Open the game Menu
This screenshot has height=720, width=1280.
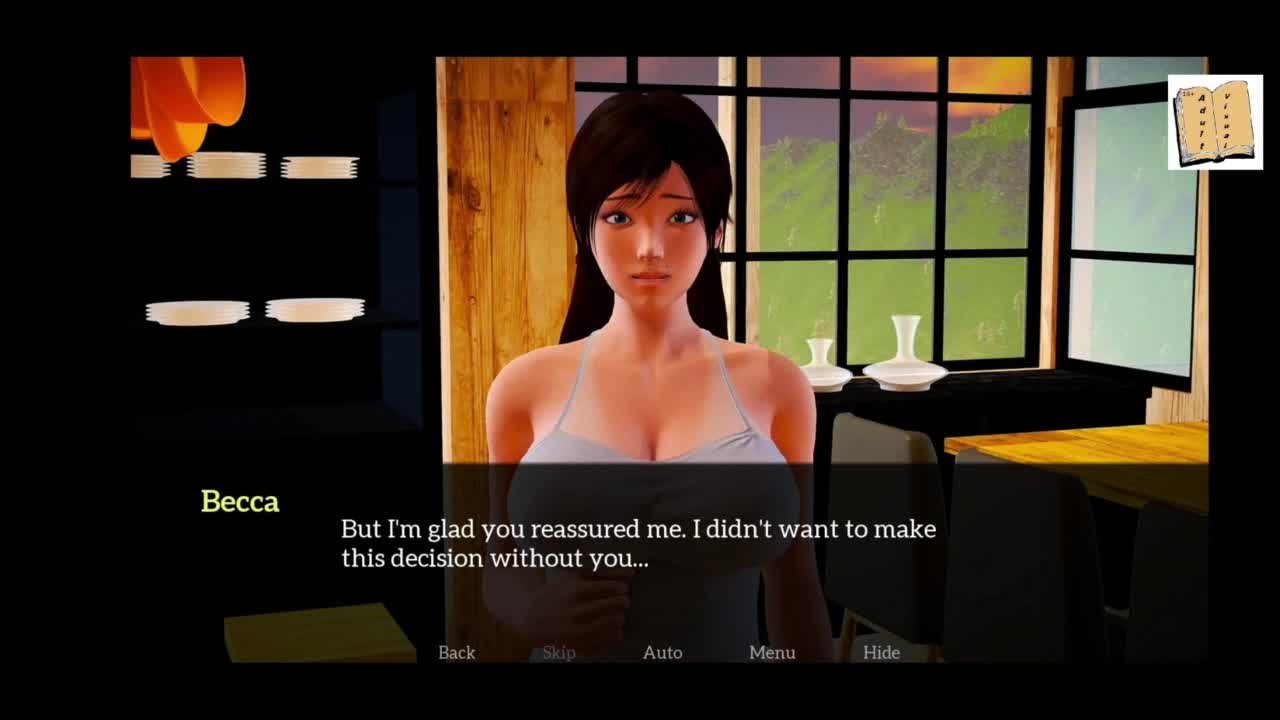coord(772,652)
